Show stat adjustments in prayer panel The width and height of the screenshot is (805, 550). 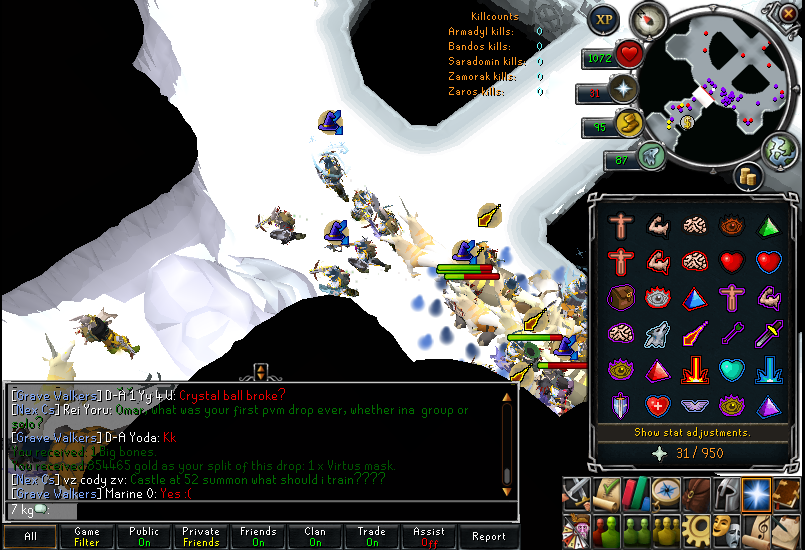[692, 433]
